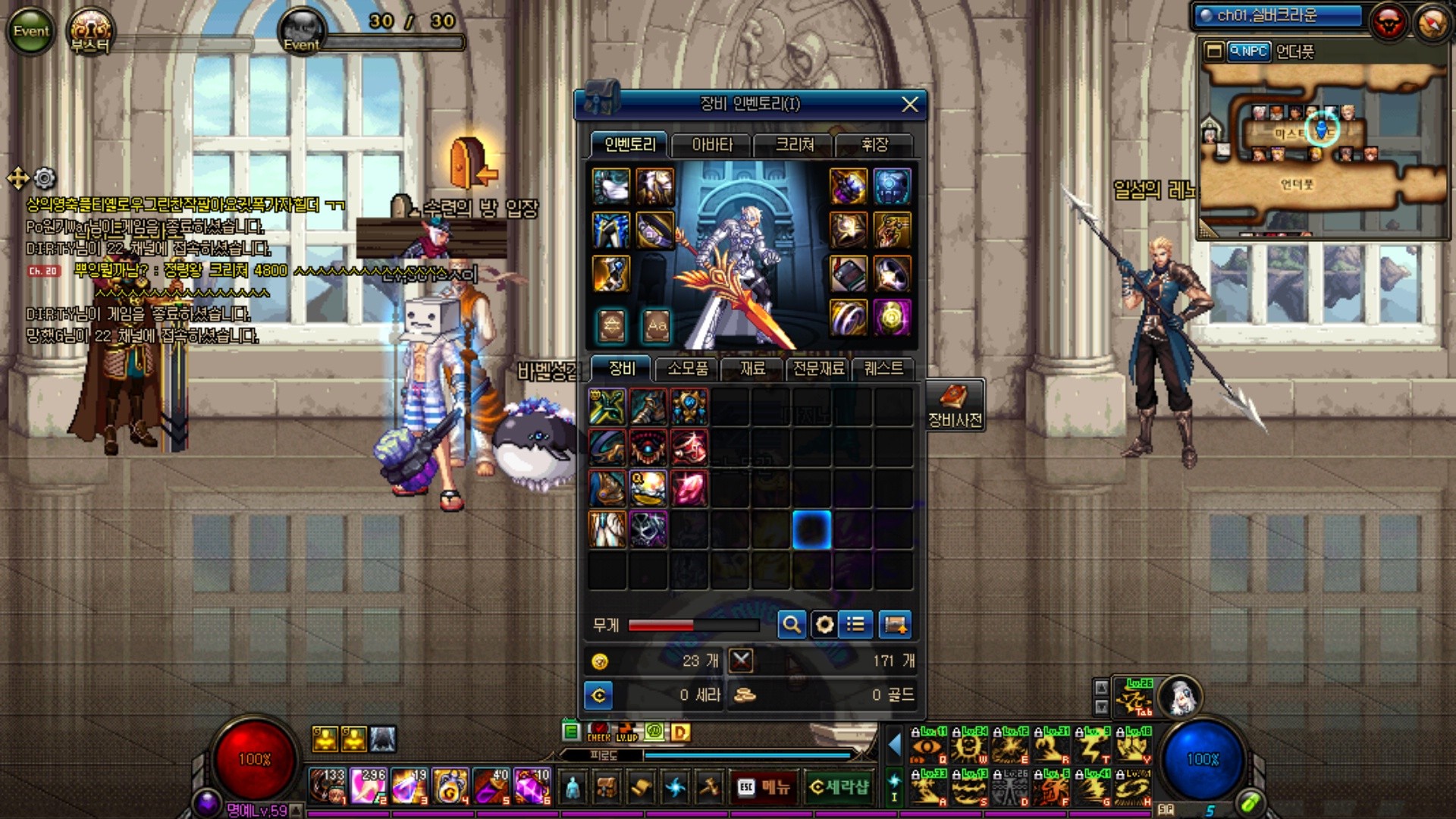The image size is (1456, 819).
Task: Select the 휘장 tab
Action: click(874, 144)
